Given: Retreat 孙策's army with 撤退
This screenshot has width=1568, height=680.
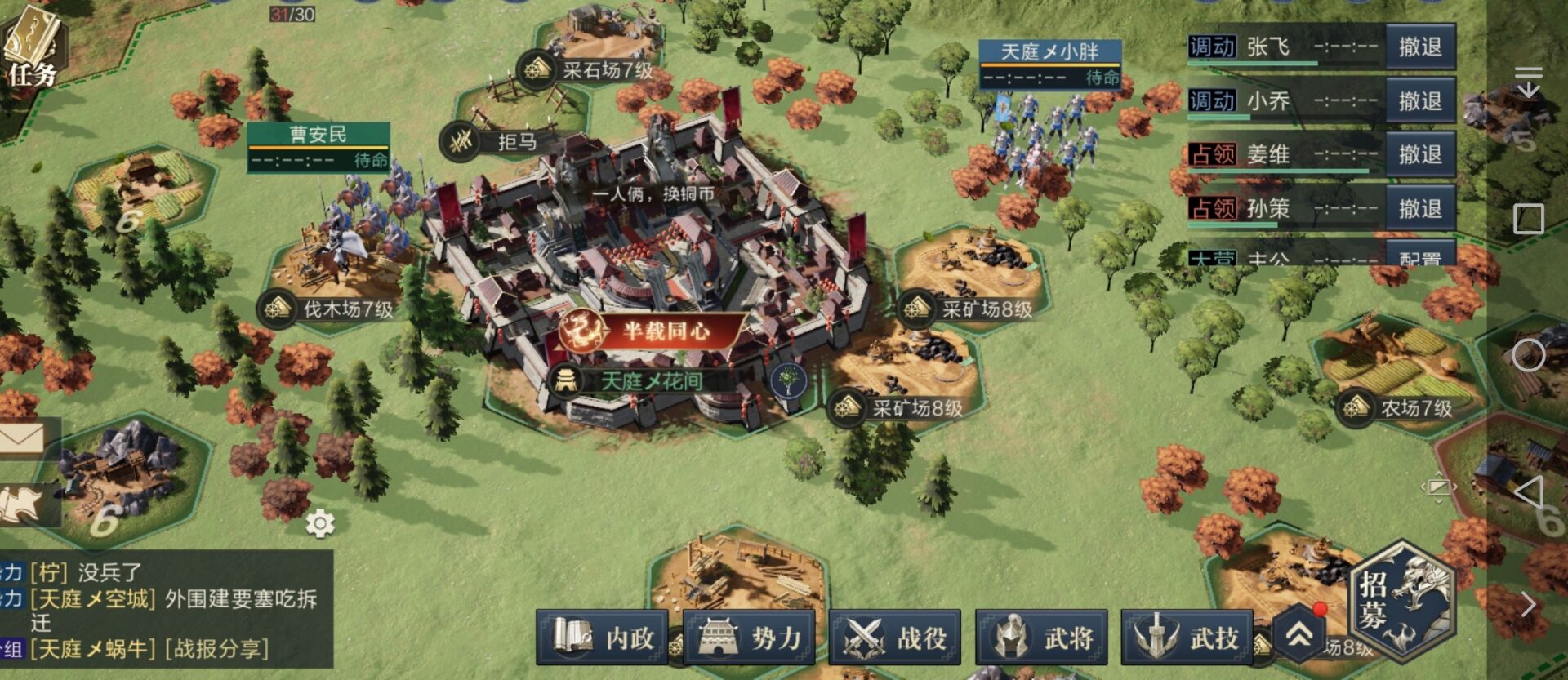Looking at the screenshot, I should [x=1419, y=208].
